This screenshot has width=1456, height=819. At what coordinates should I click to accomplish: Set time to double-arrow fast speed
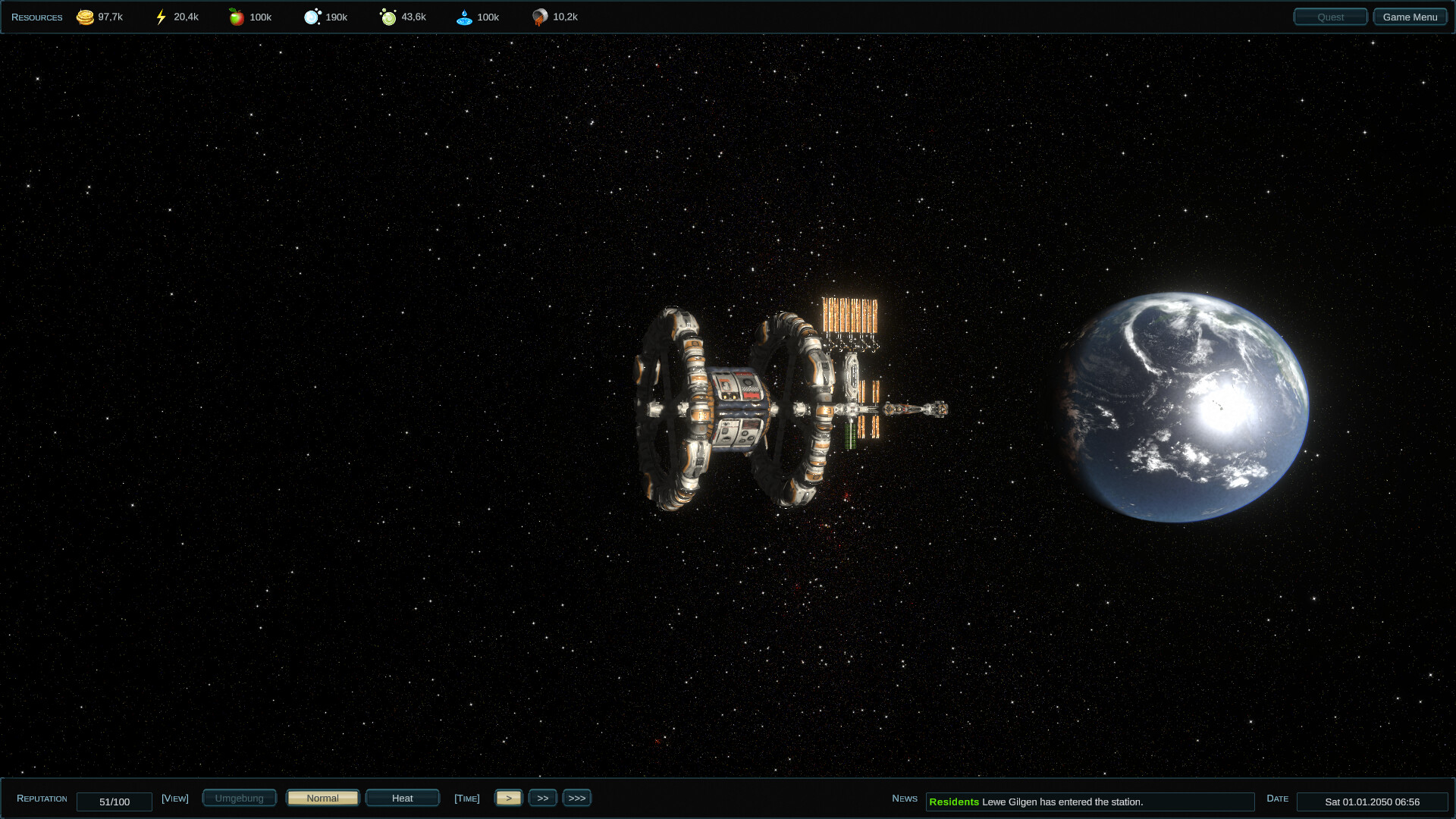pyautogui.click(x=543, y=798)
